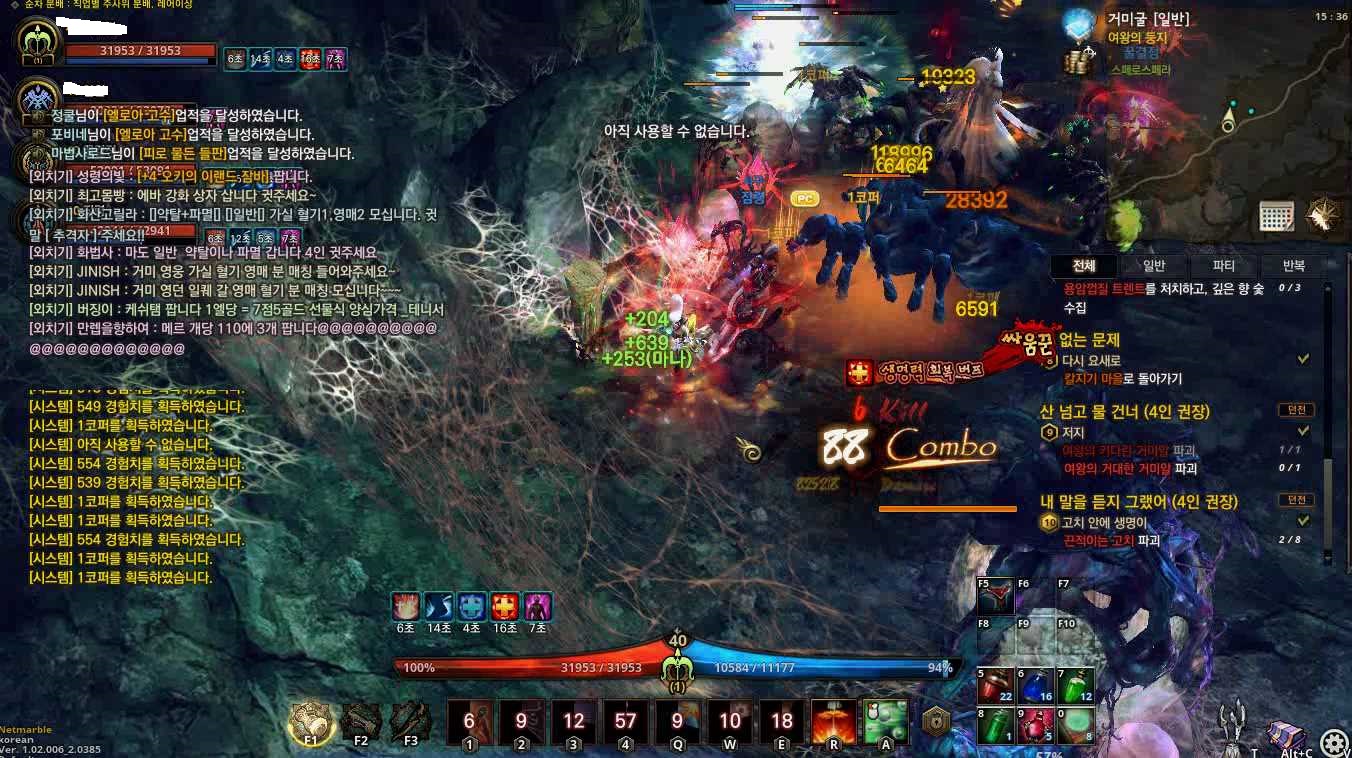1352x758 pixels.
Task: Click the compass icon by the minimap
Action: [1323, 215]
